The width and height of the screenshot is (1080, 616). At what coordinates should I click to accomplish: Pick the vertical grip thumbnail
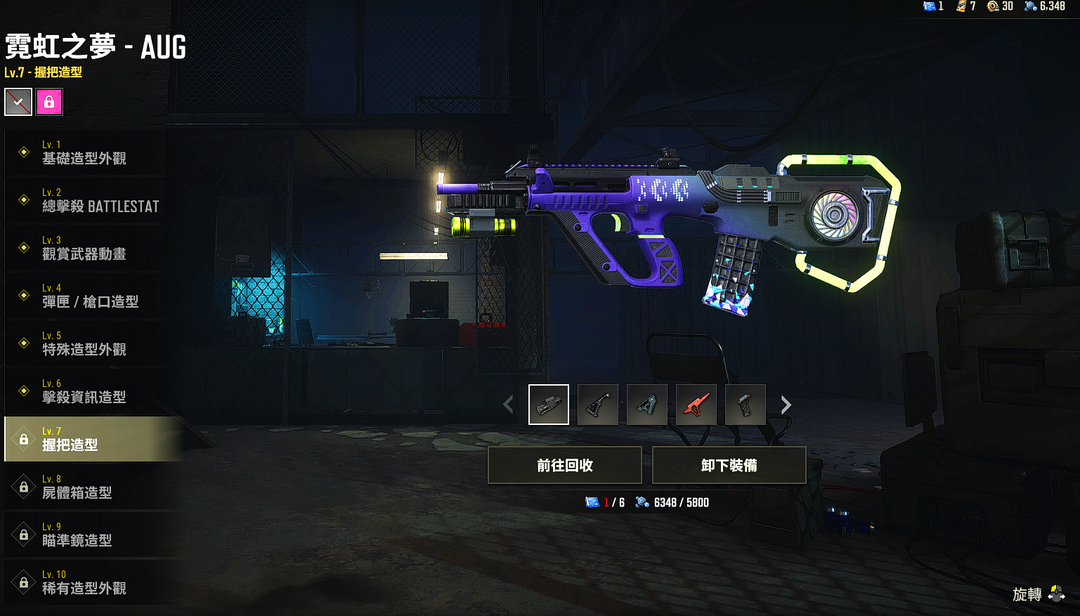pos(745,405)
